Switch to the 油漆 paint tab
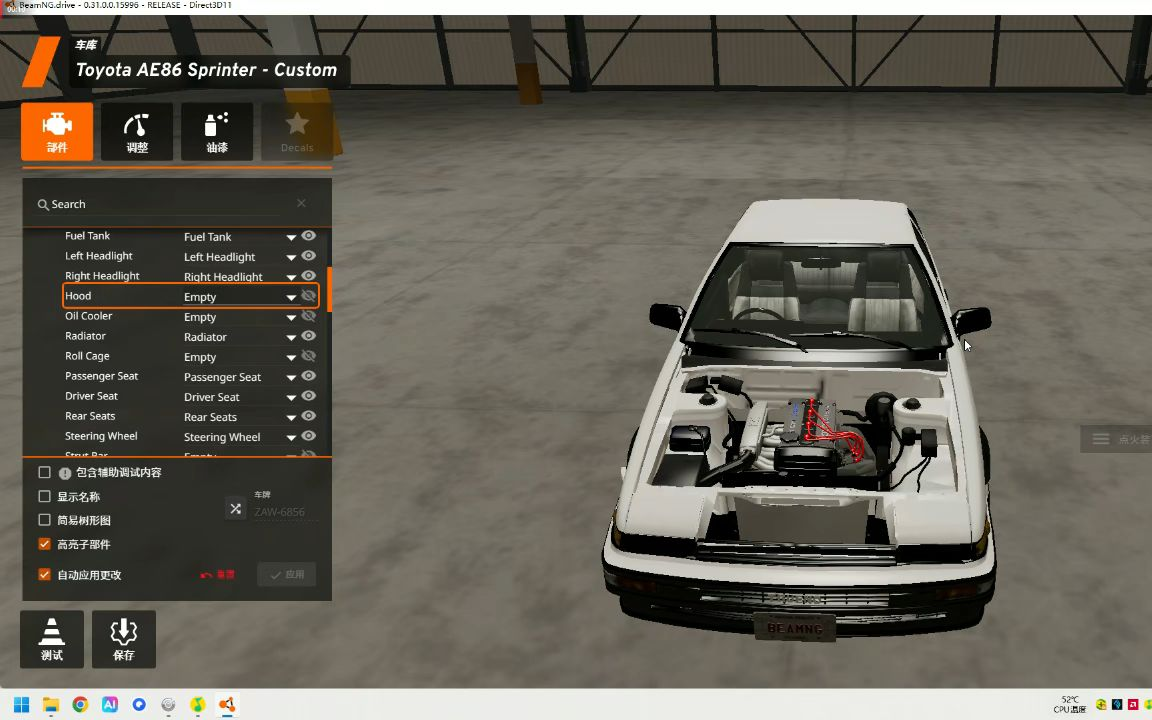This screenshot has height=720, width=1152. tap(217, 132)
